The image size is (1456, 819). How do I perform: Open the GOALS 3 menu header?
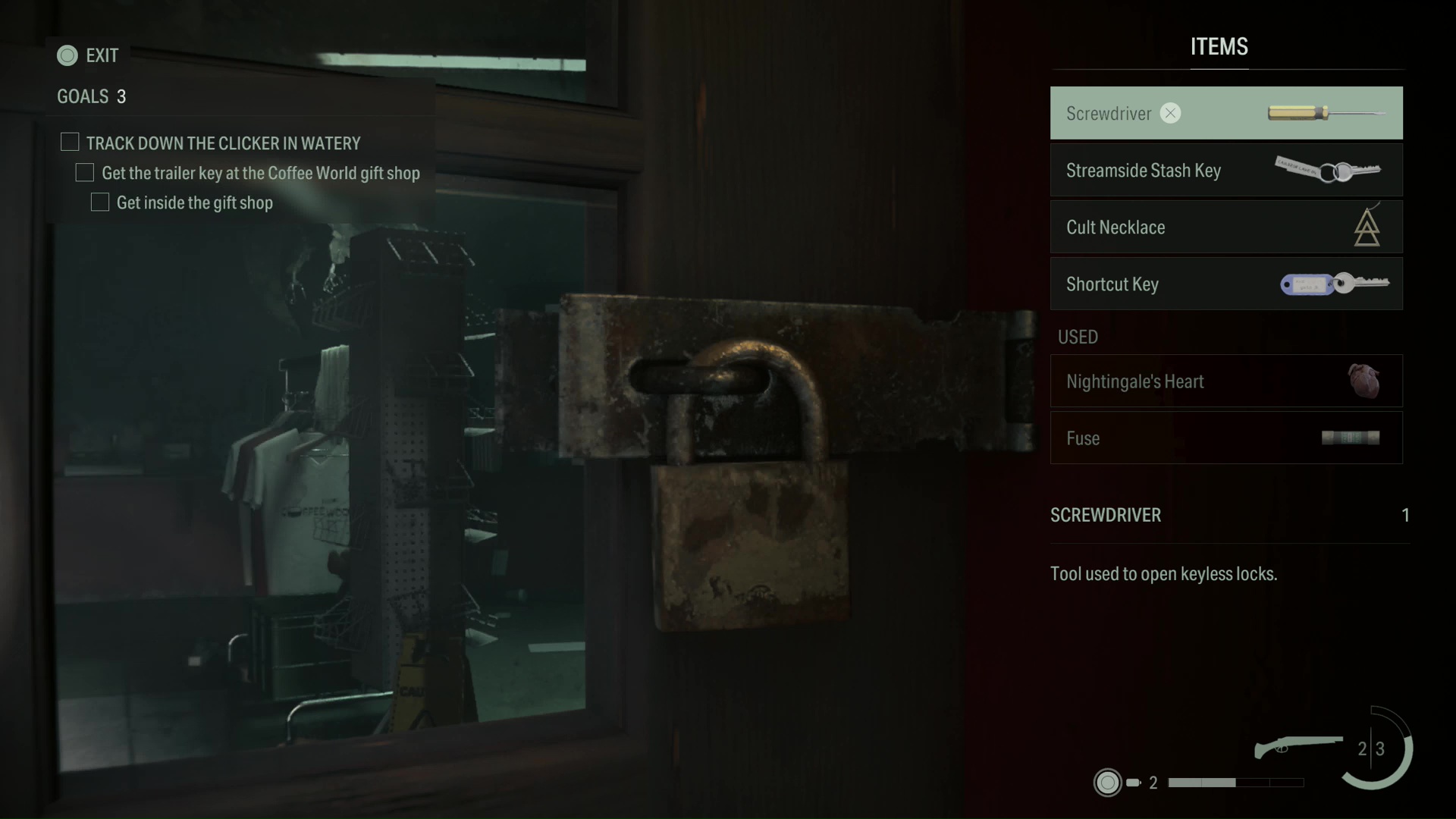[89, 96]
